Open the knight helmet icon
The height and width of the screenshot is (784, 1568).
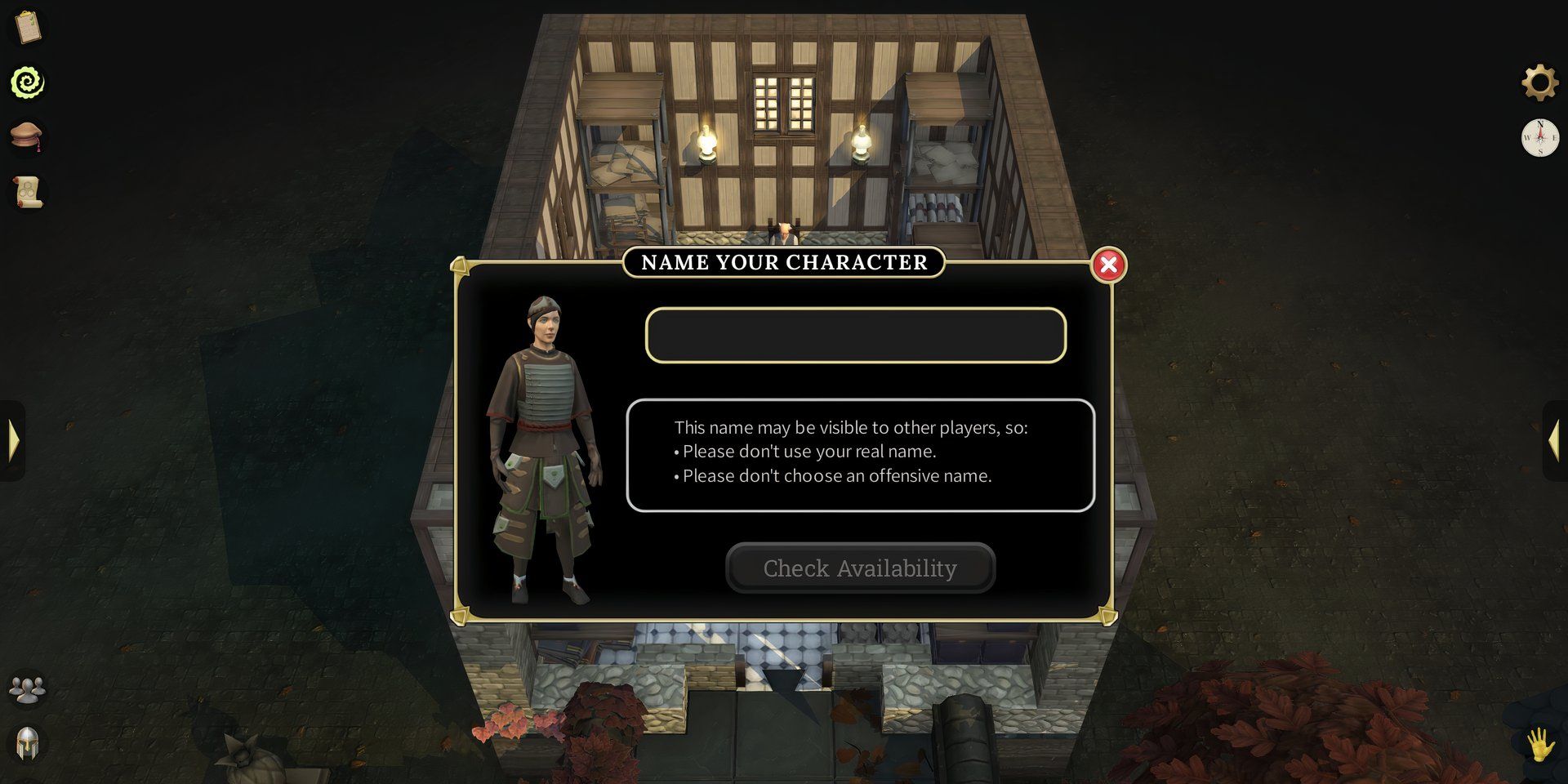pyautogui.click(x=28, y=744)
